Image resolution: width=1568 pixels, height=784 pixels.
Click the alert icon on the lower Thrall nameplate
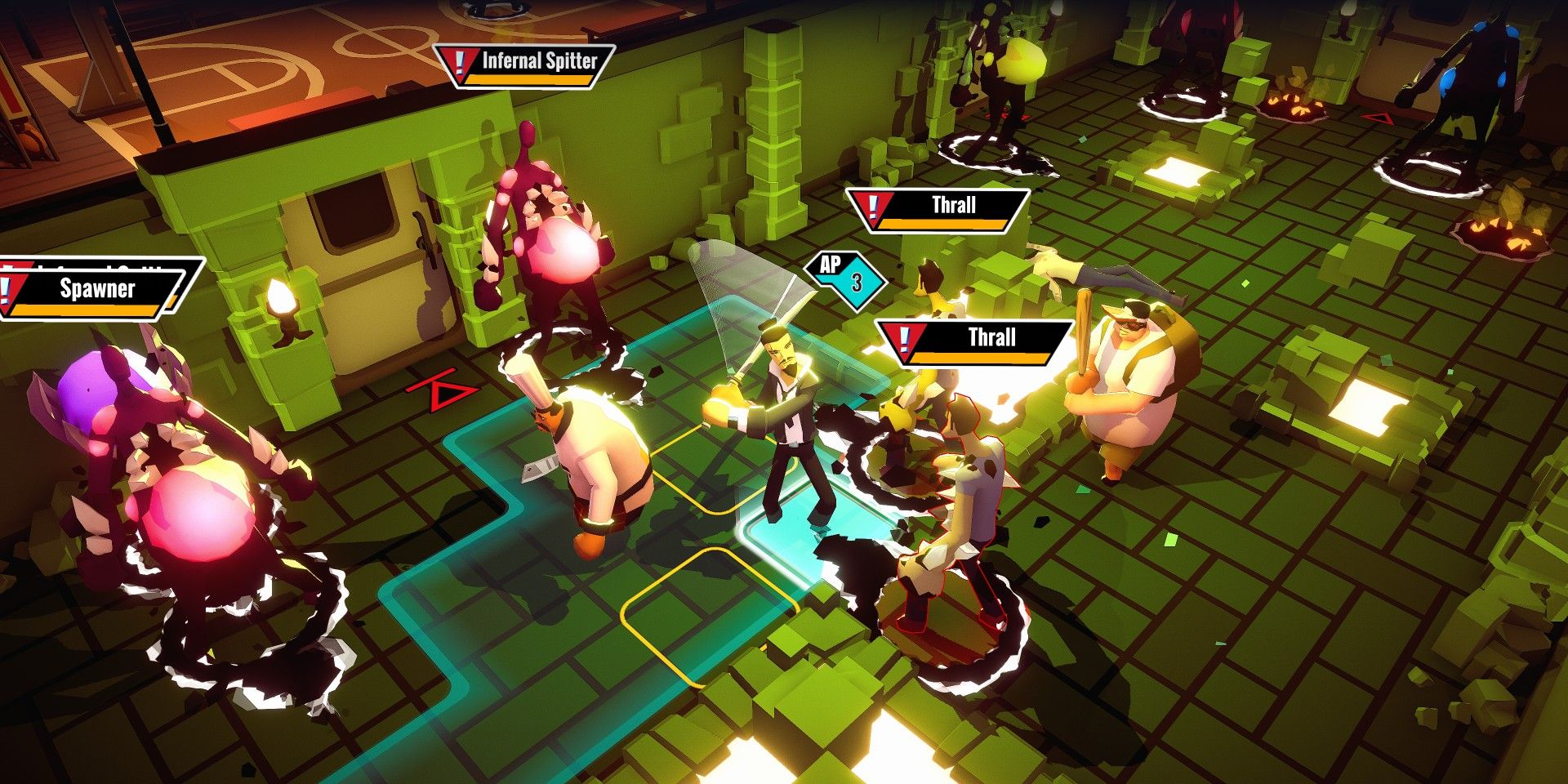click(x=903, y=337)
